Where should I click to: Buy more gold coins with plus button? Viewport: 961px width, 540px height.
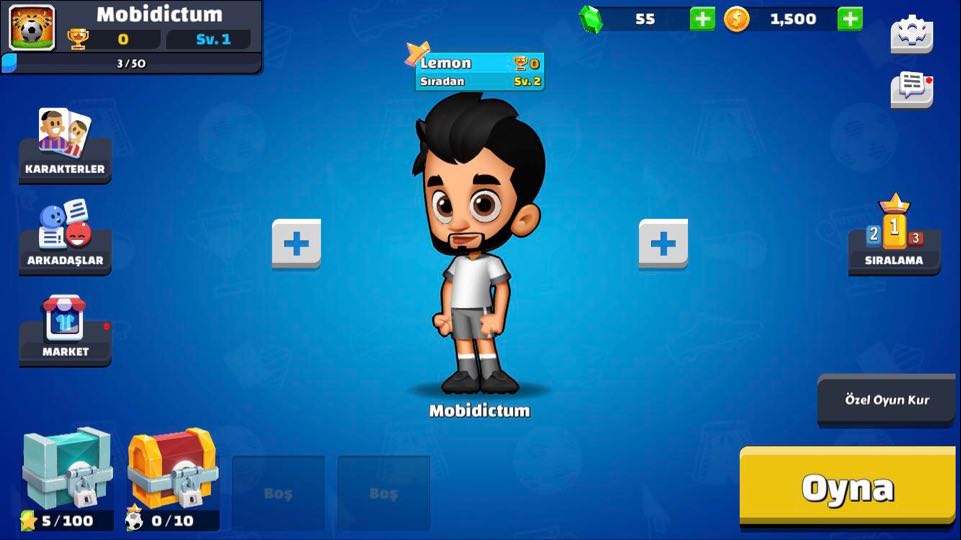tap(850, 19)
